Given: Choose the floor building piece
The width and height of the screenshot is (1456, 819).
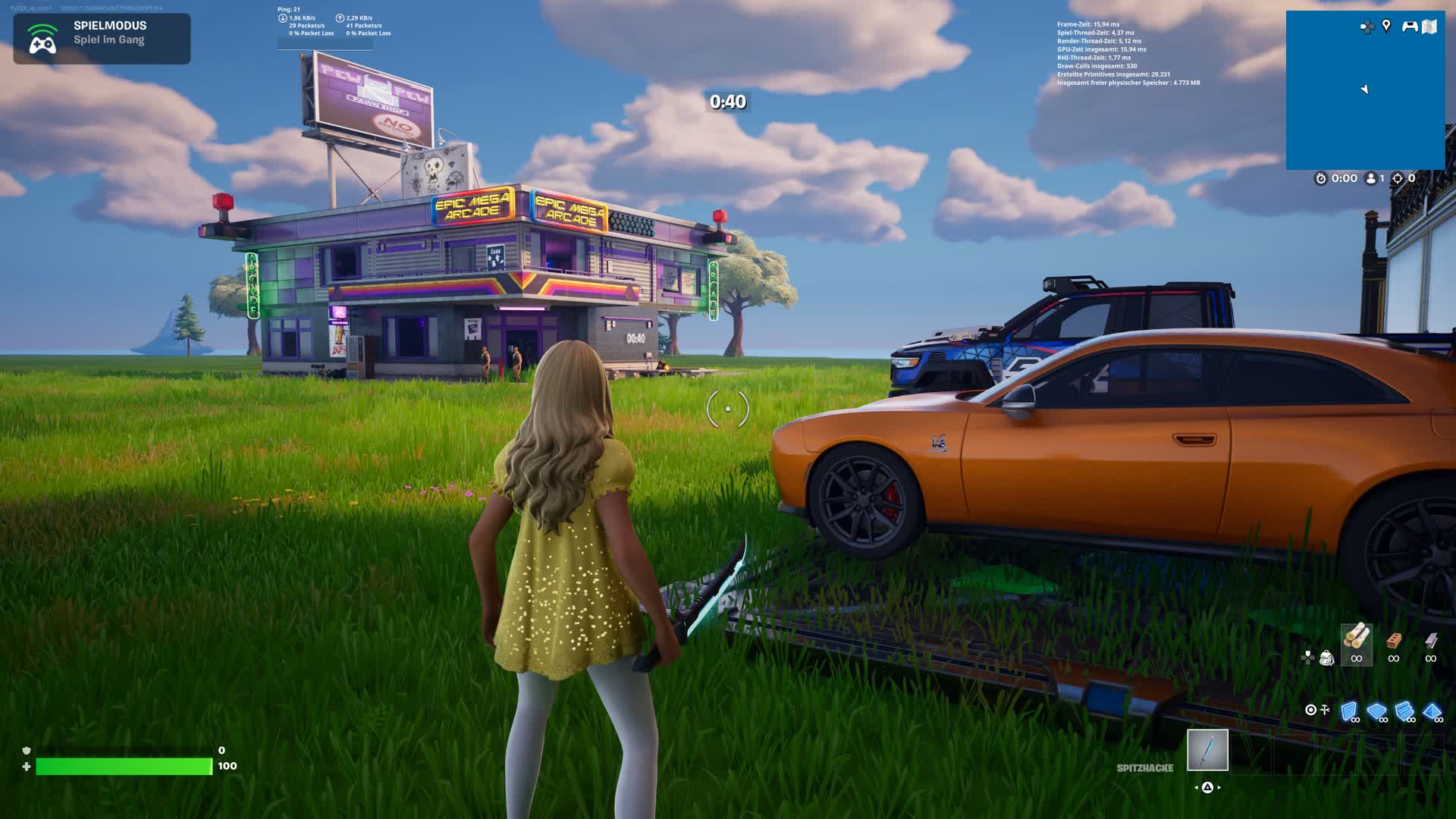Looking at the screenshot, I should pos(1376,711).
